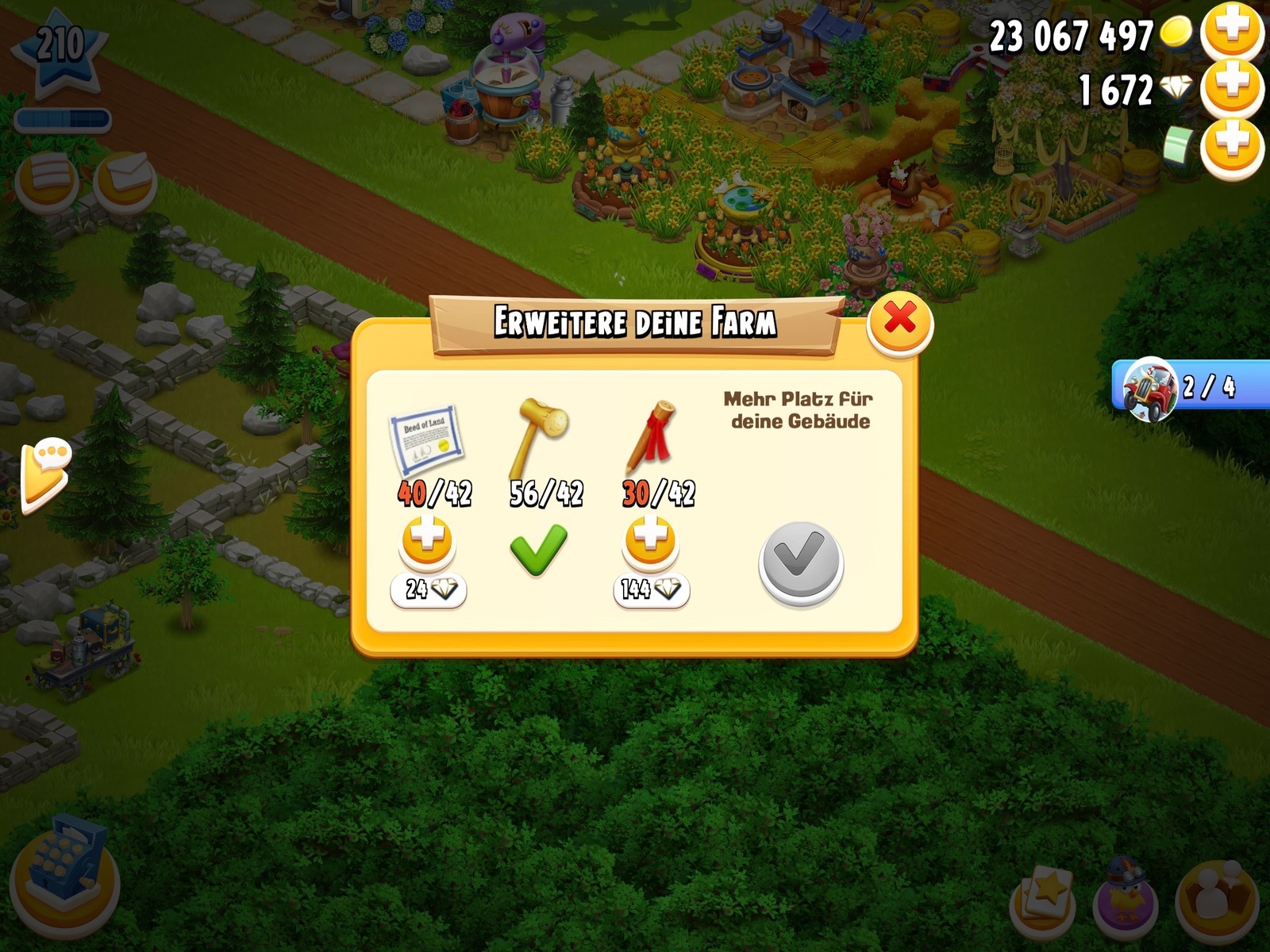Add more diamonds with the plus button

[1231, 89]
